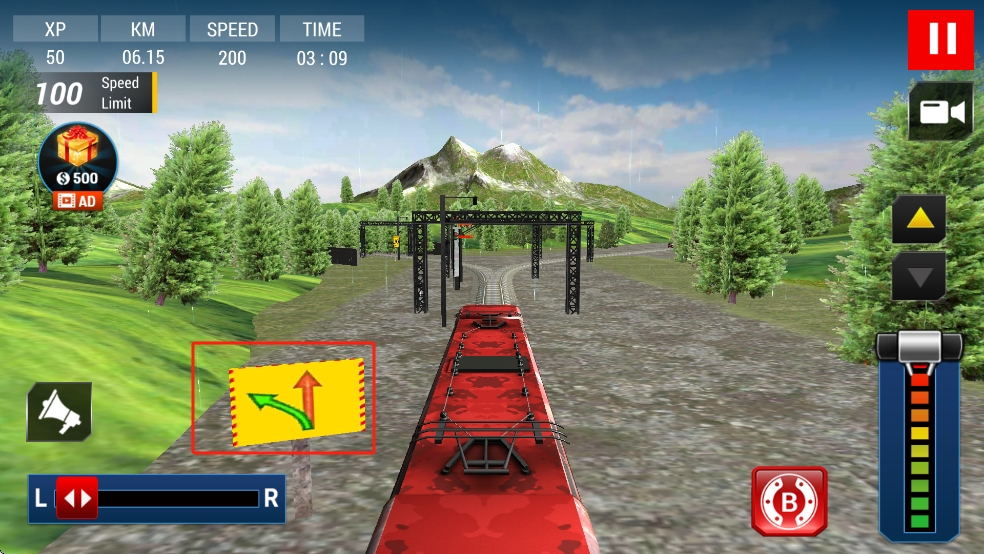Sound the train horn

pyautogui.click(x=59, y=412)
